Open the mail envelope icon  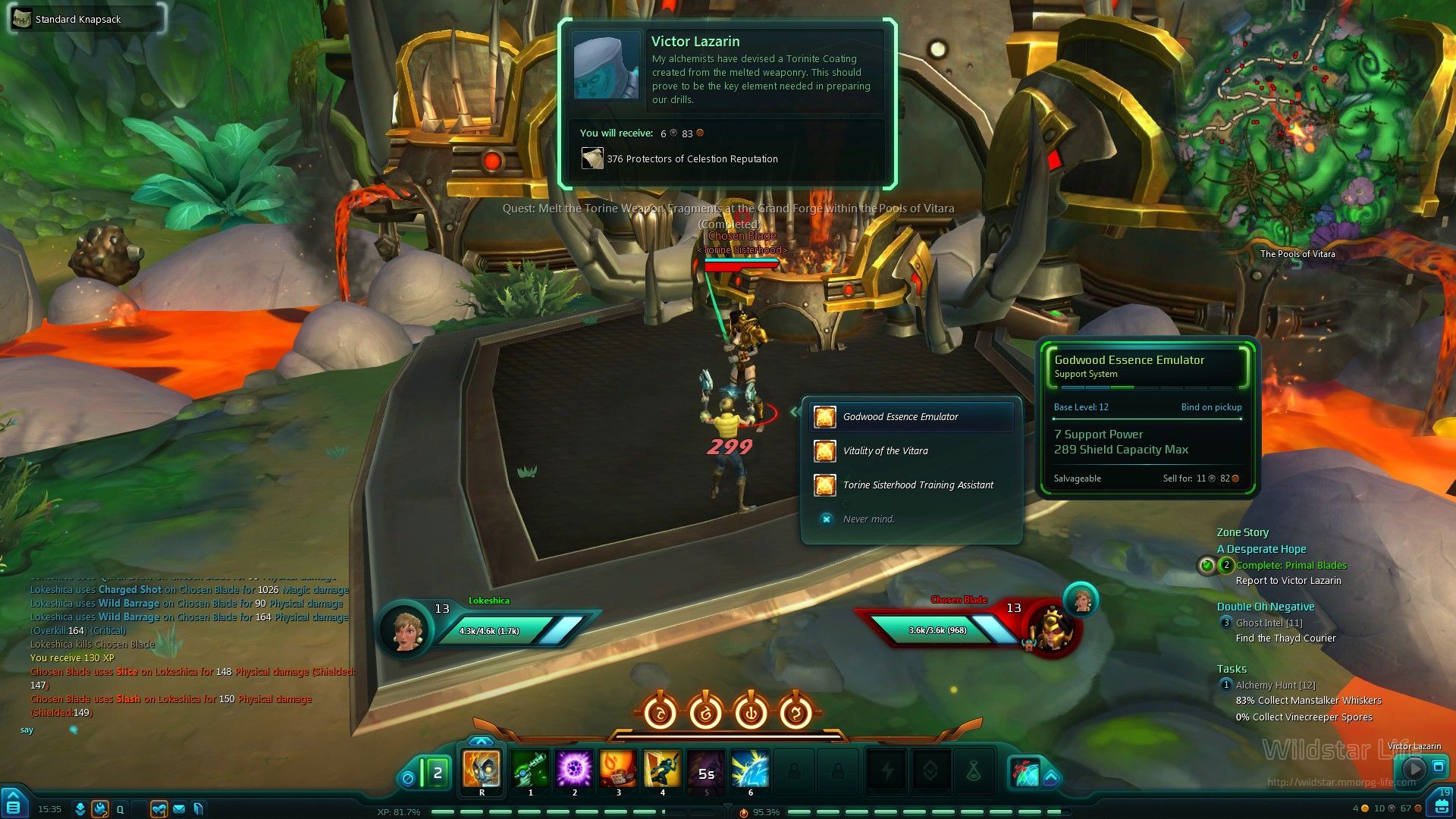[179, 809]
